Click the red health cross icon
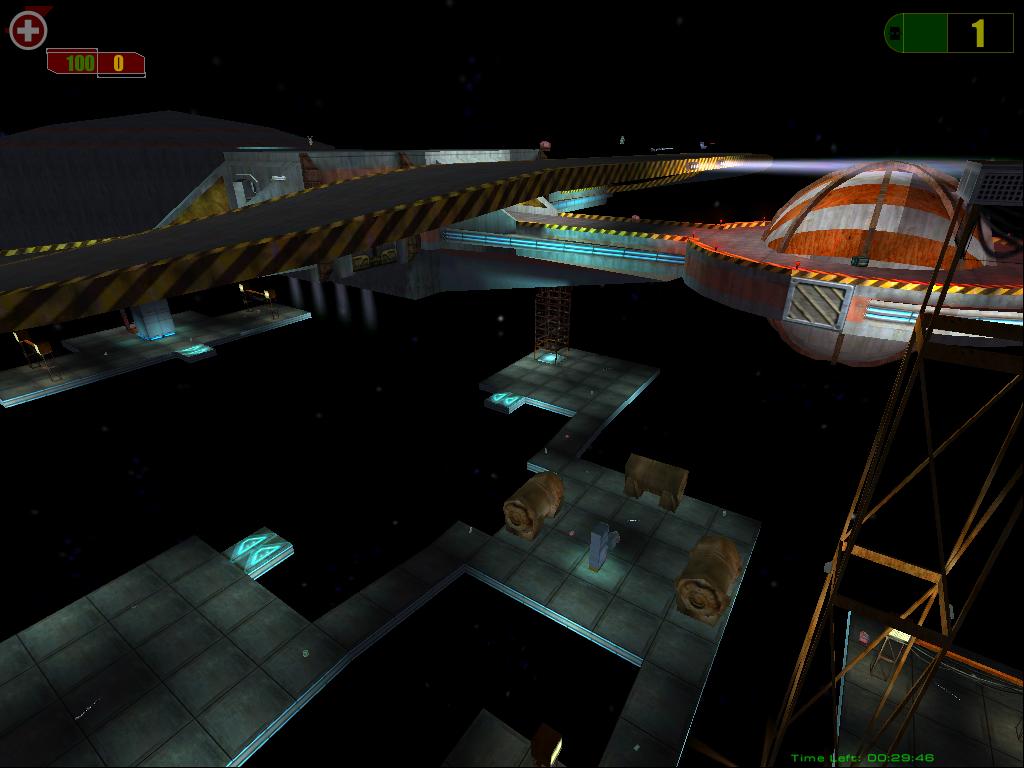Viewport: 1024px width, 768px height. (x=28, y=31)
